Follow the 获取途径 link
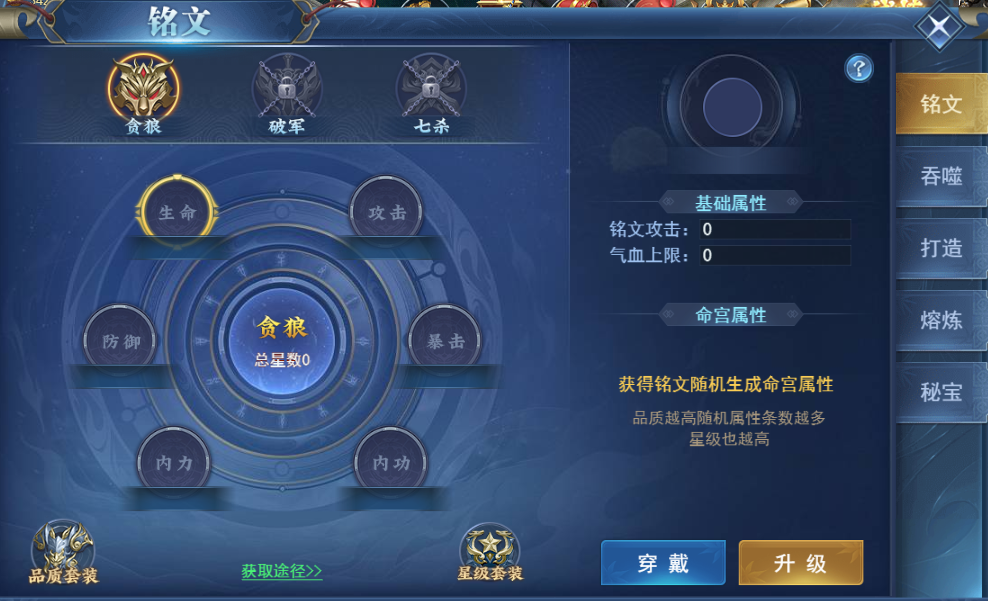The image size is (988, 601). pos(282,571)
